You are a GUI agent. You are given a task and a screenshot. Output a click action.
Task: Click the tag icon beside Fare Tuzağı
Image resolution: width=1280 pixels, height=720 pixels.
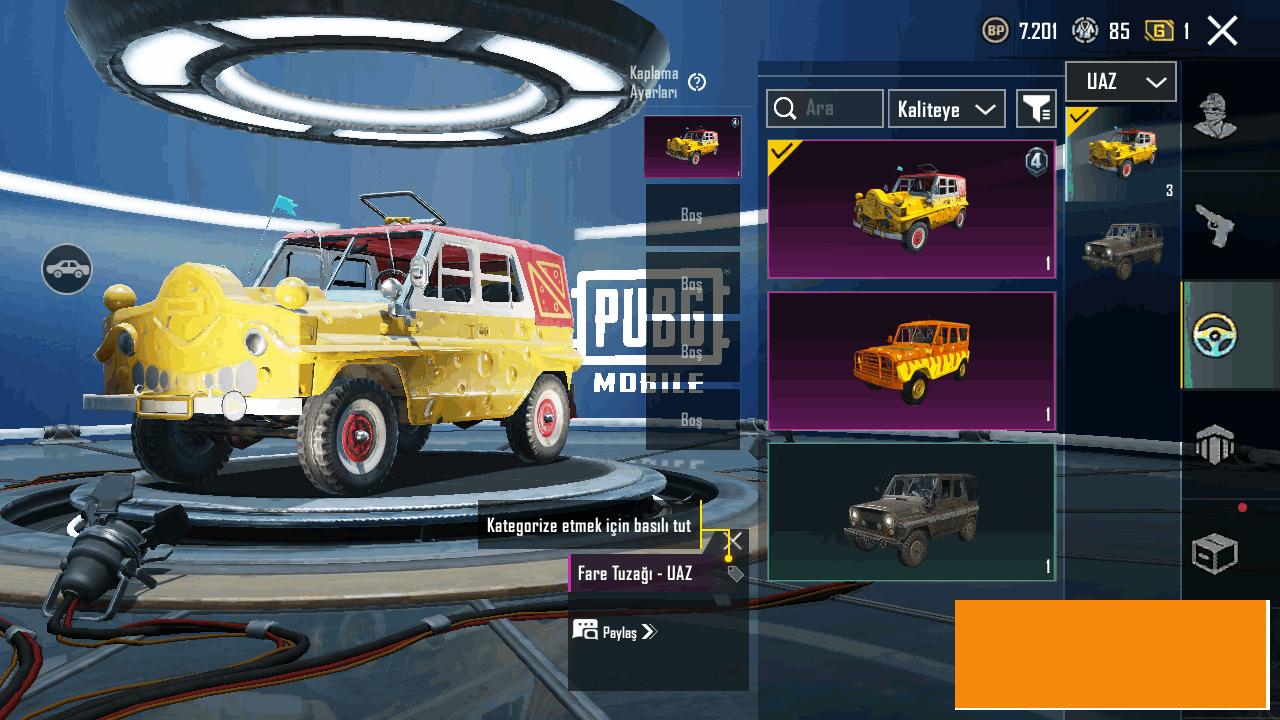(735, 574)
